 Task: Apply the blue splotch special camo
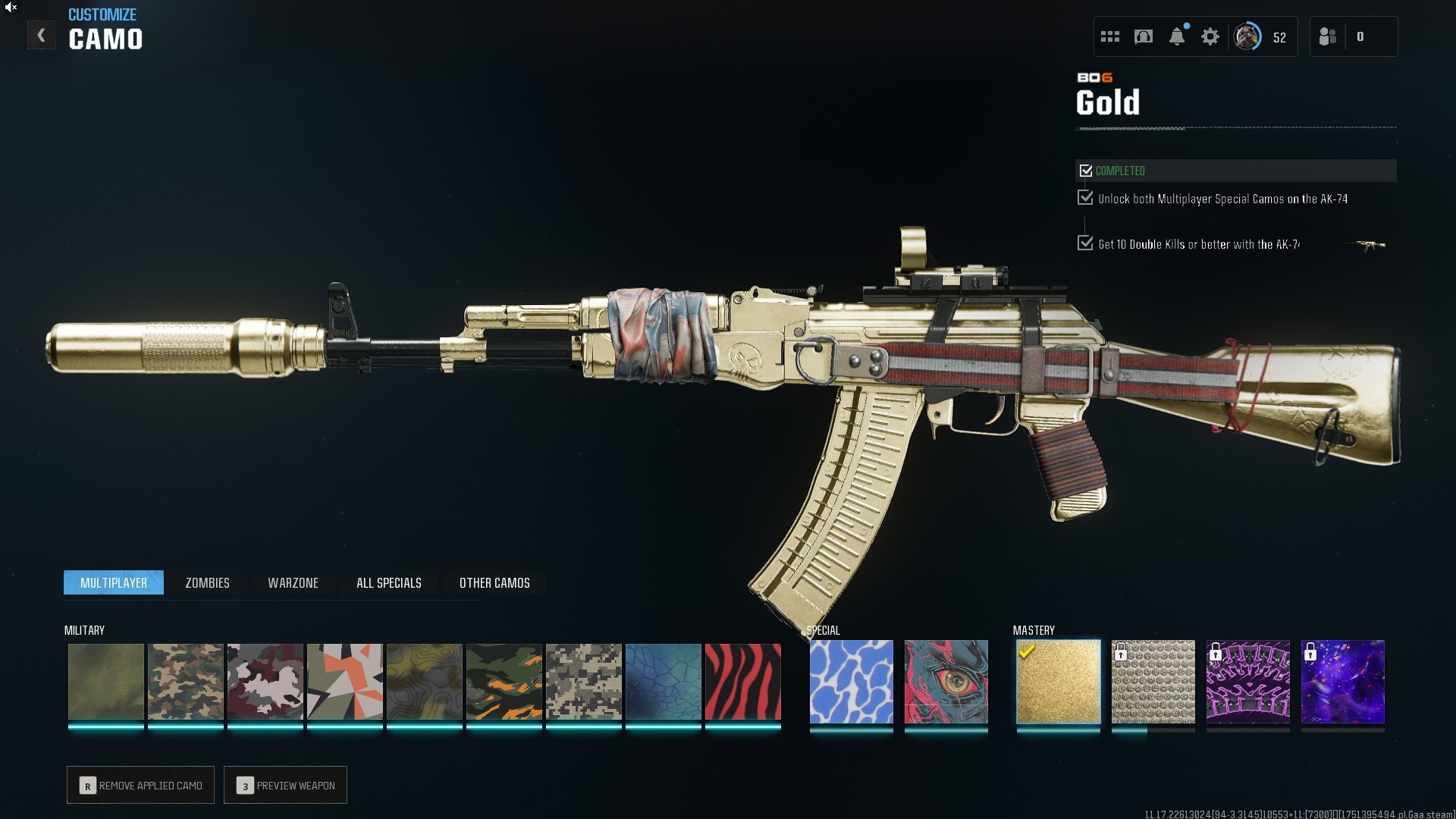pos(851,682)
